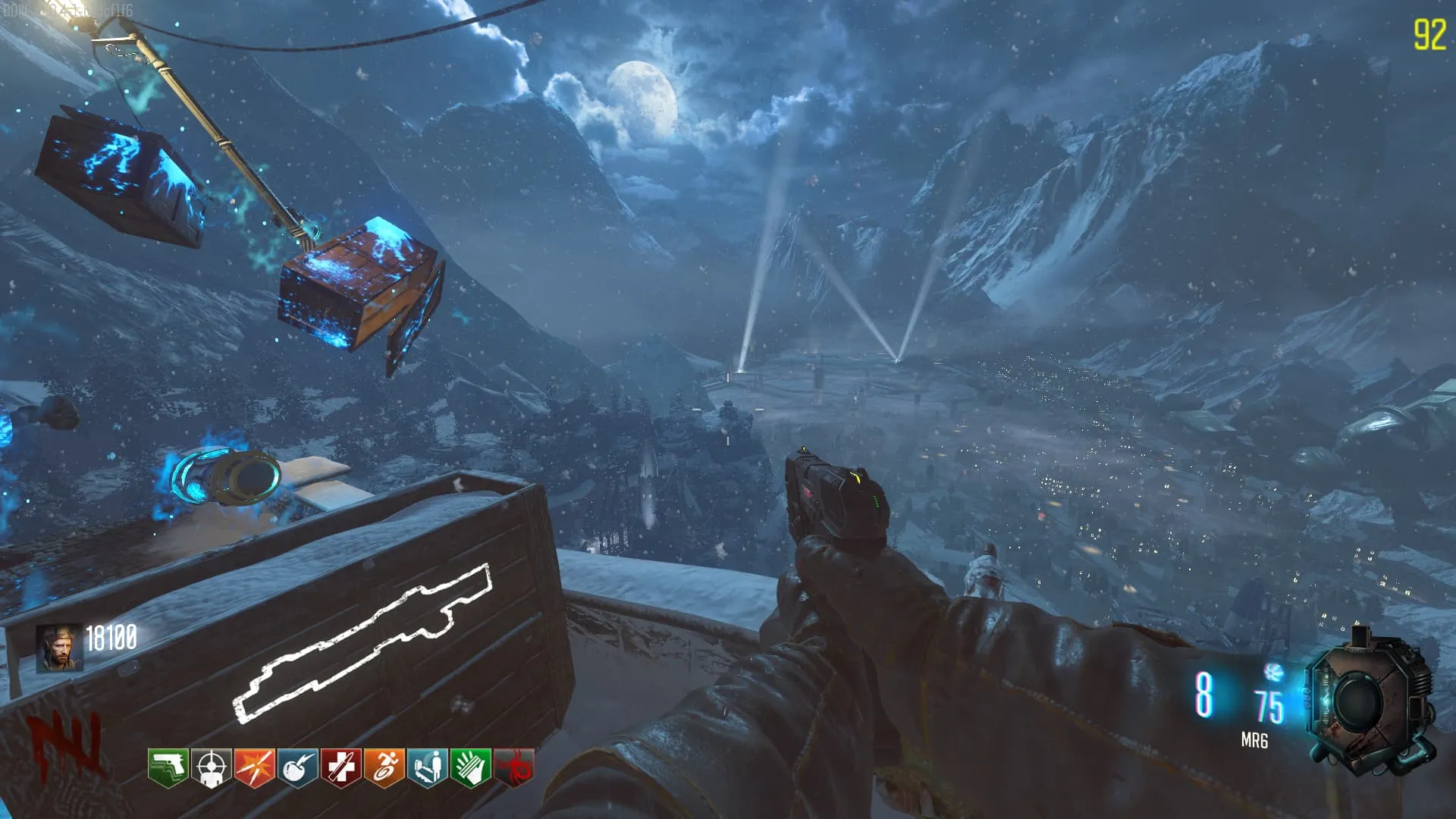
Task: Select the Deadshot Daiquiri crosshair perk icon
Action: (212, 767)
